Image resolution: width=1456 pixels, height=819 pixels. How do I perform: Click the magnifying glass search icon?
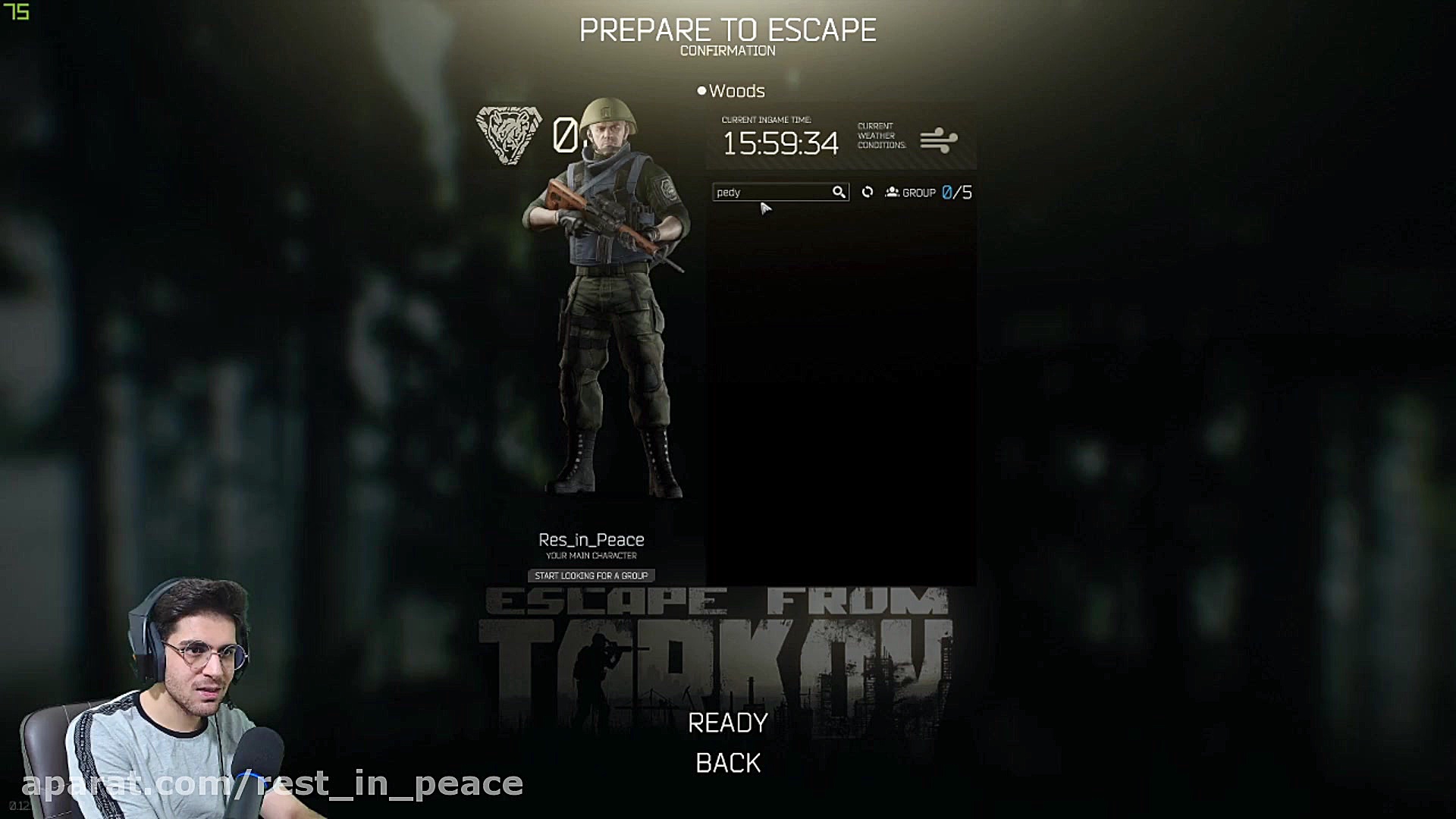click(839, 193)
